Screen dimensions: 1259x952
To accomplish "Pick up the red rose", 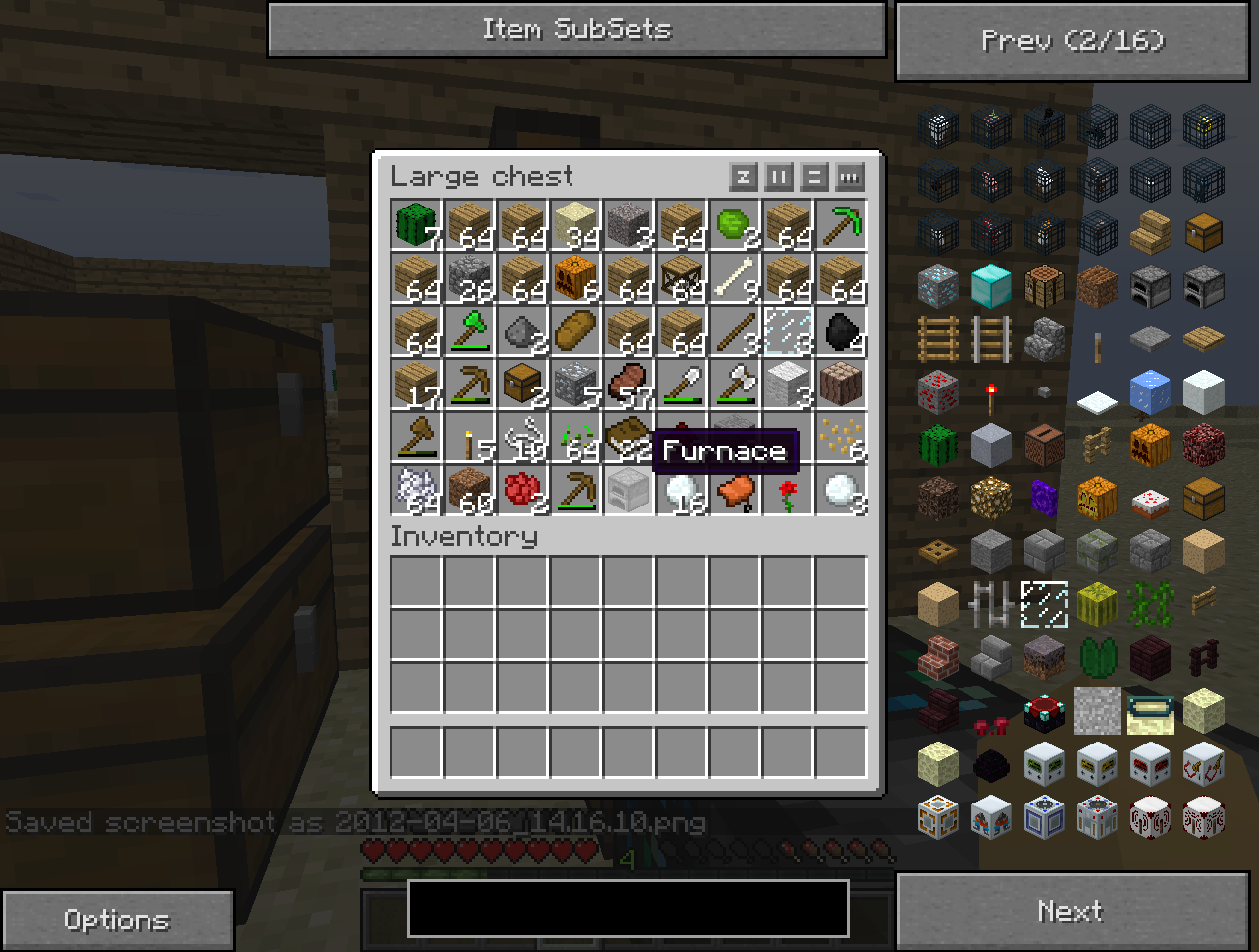I will [787, 490].
